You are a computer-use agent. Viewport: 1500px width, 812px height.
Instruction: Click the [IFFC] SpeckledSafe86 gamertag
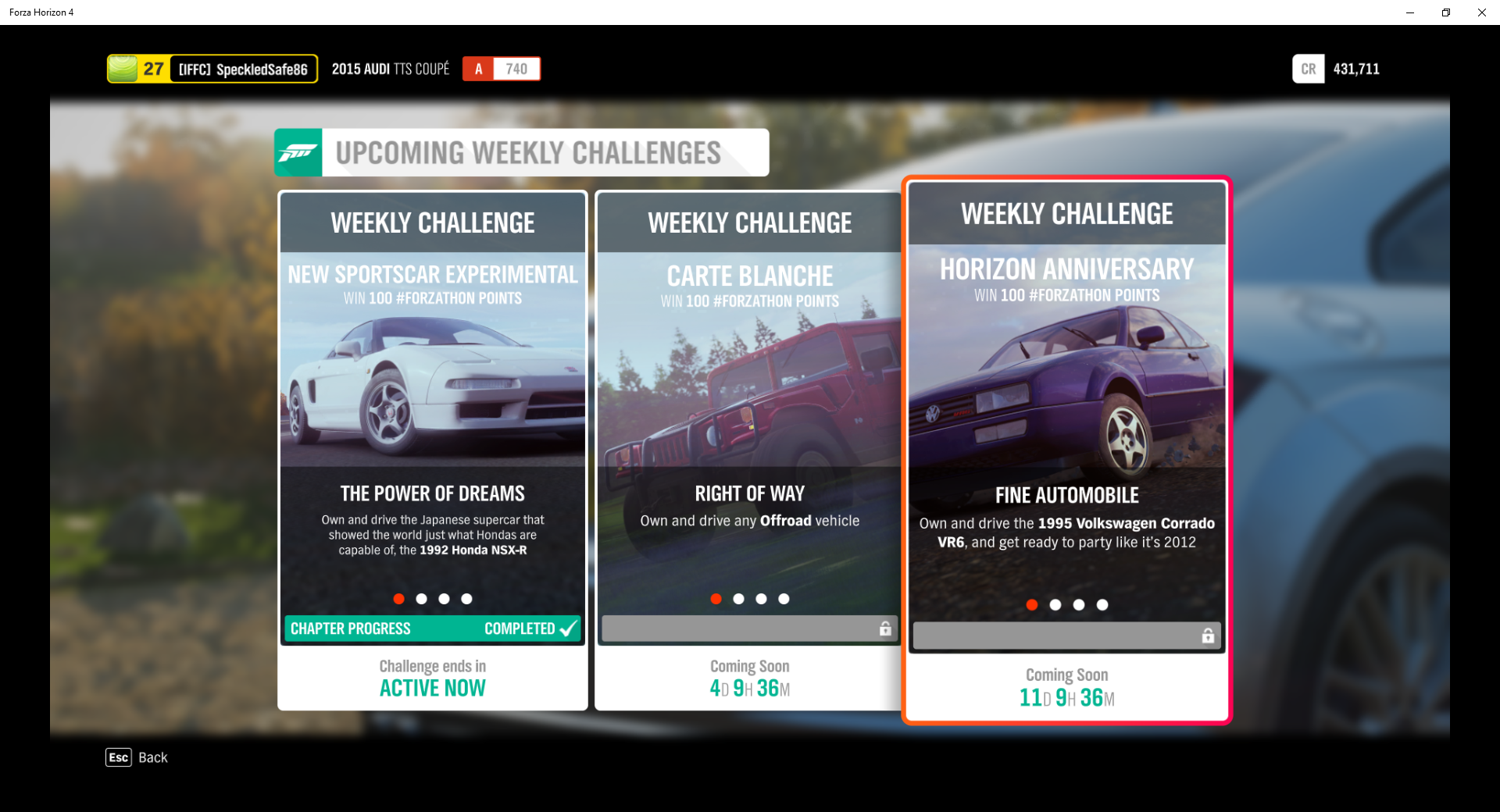tap(242, 69)
